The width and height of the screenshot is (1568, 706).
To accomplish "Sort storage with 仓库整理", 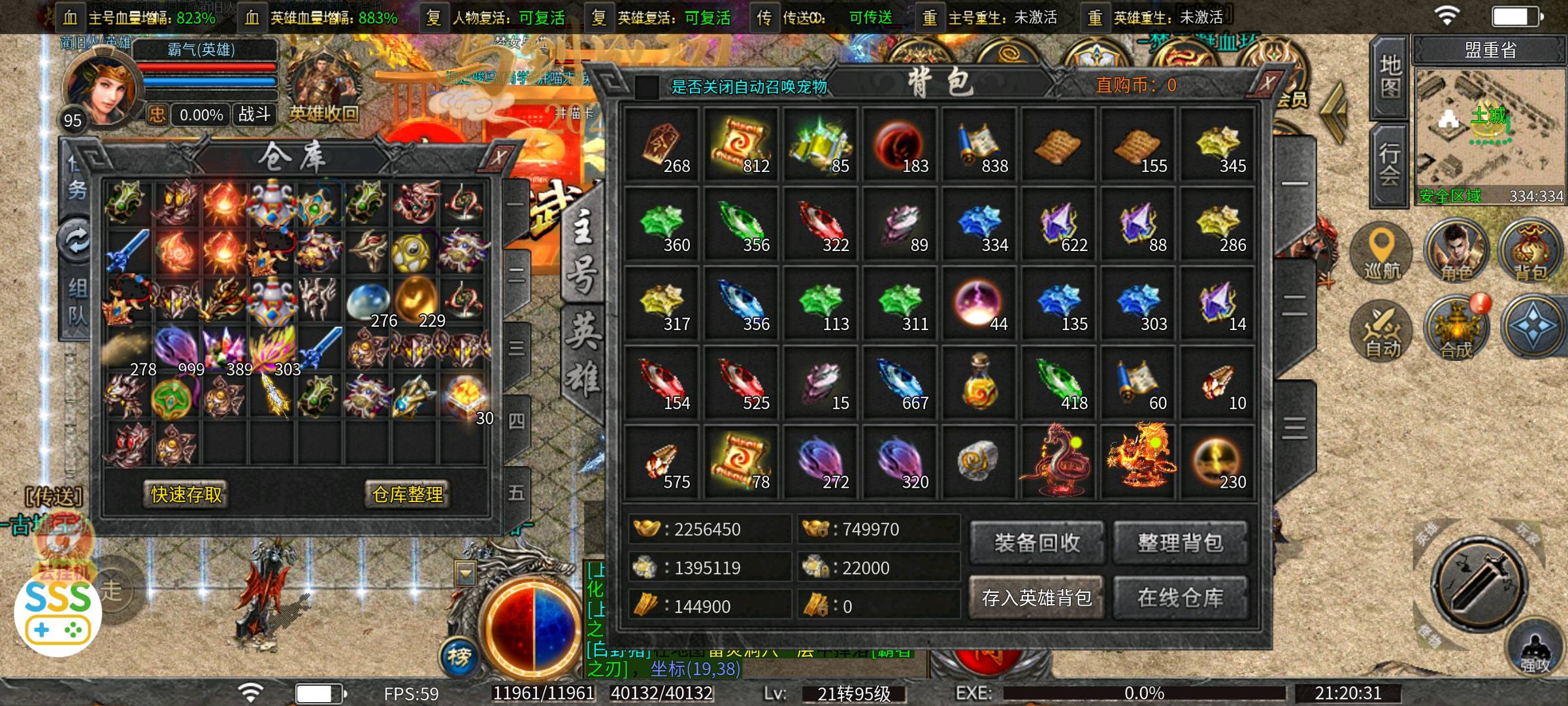I will pos(408,494).
